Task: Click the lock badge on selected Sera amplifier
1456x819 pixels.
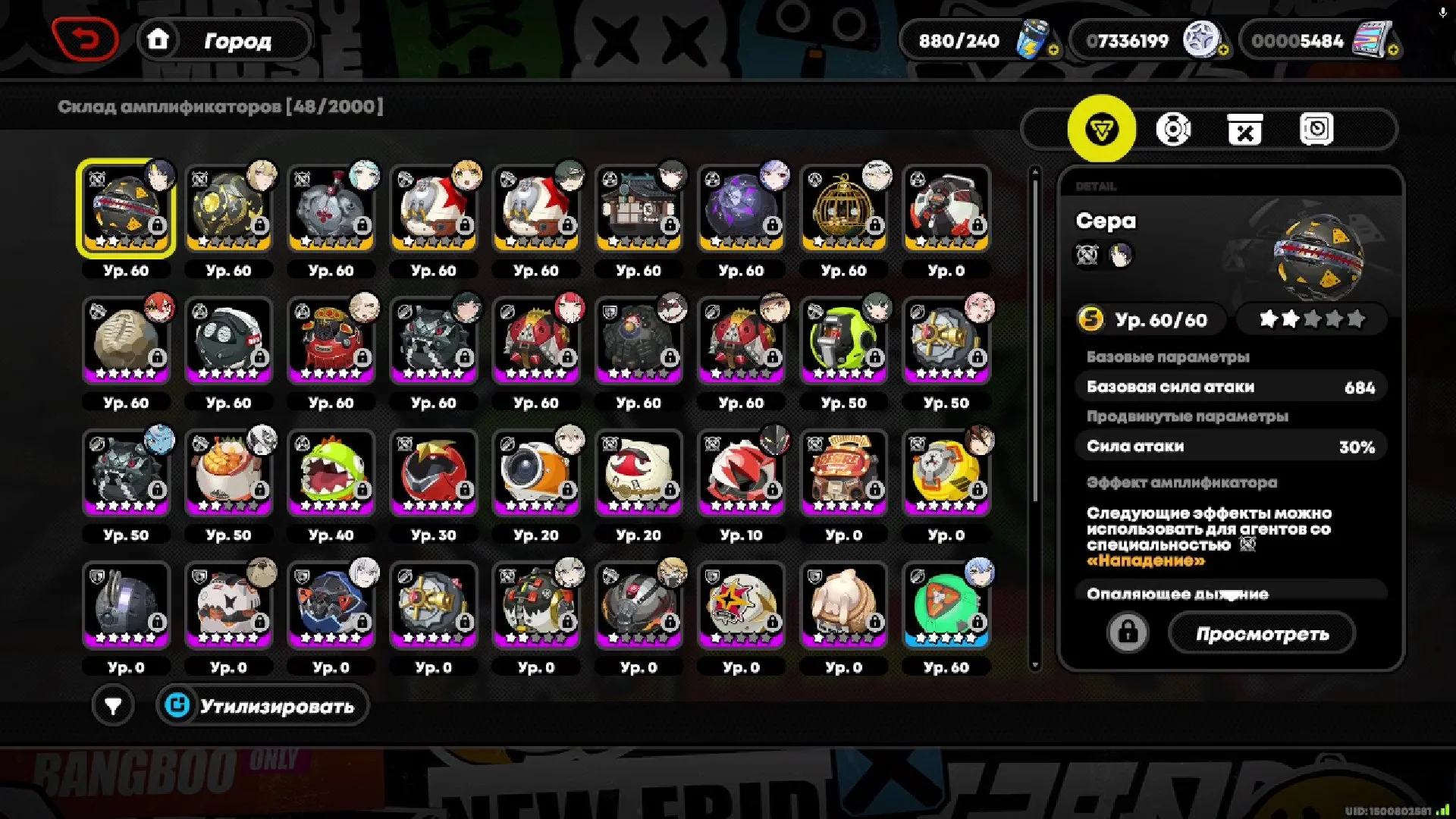Action: [157, 224]
